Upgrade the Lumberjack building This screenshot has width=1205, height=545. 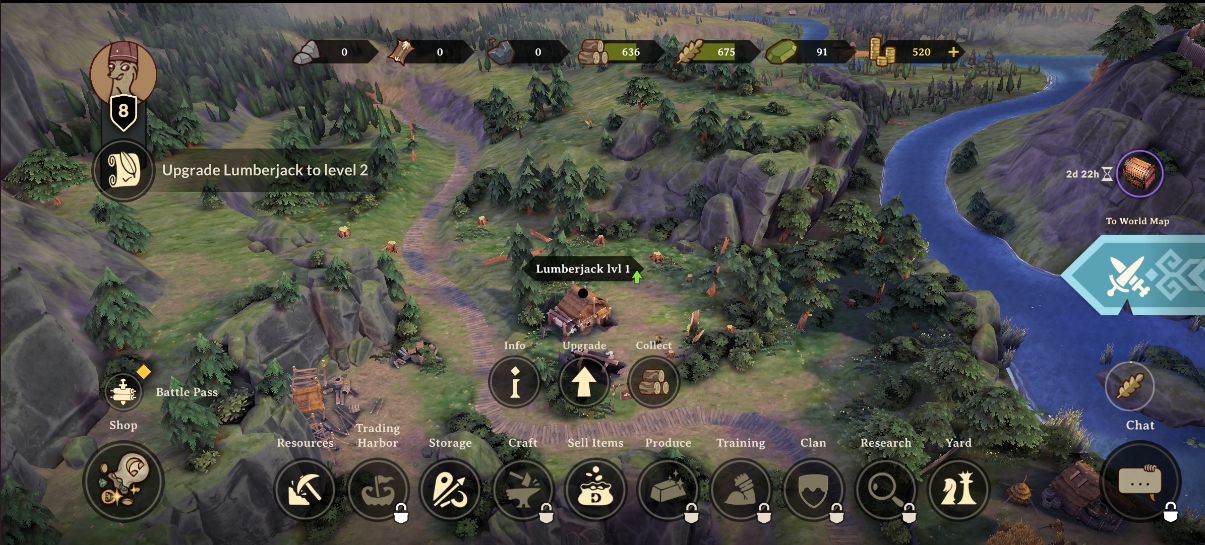pyautogui.click(x=584, y=381)
